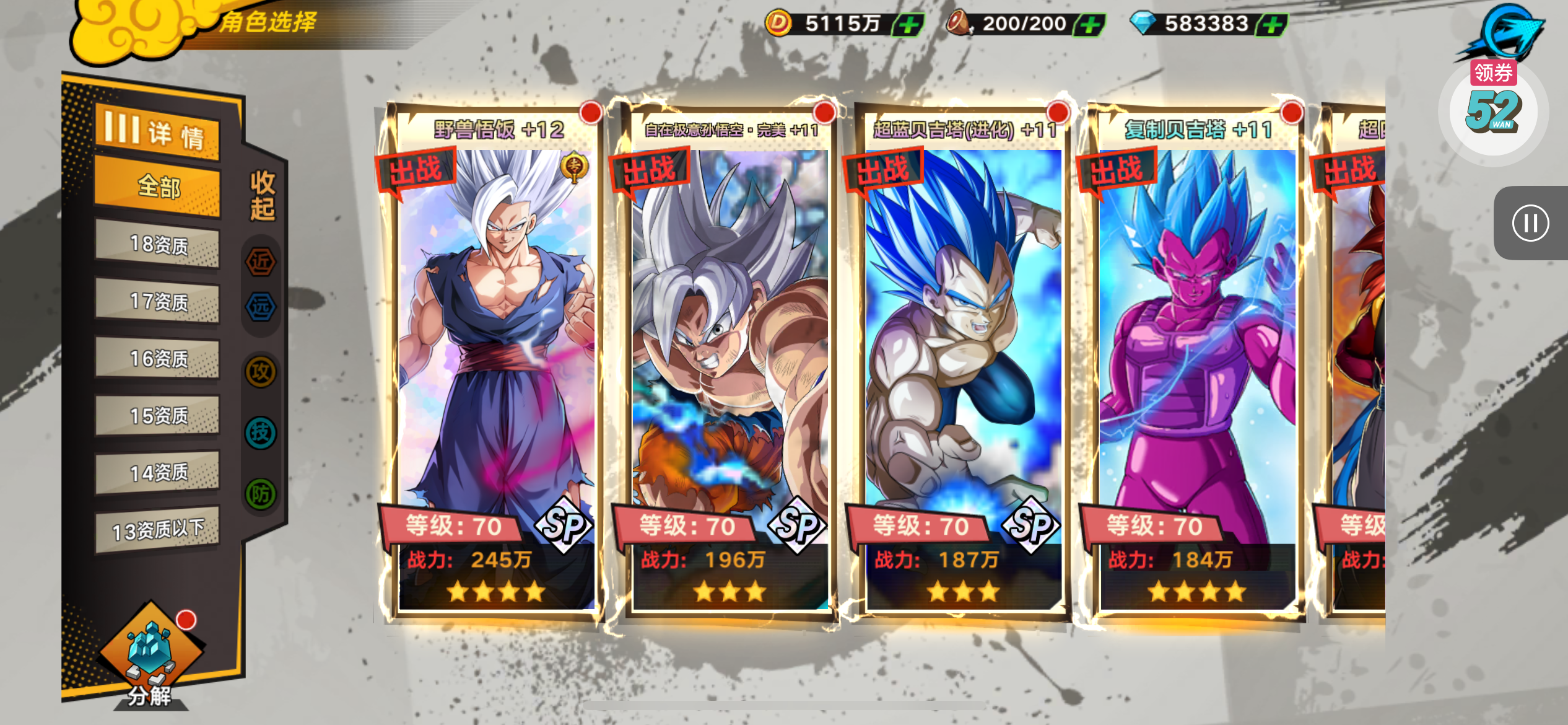Click the pause overlay button

click(x=1530, y=223)
